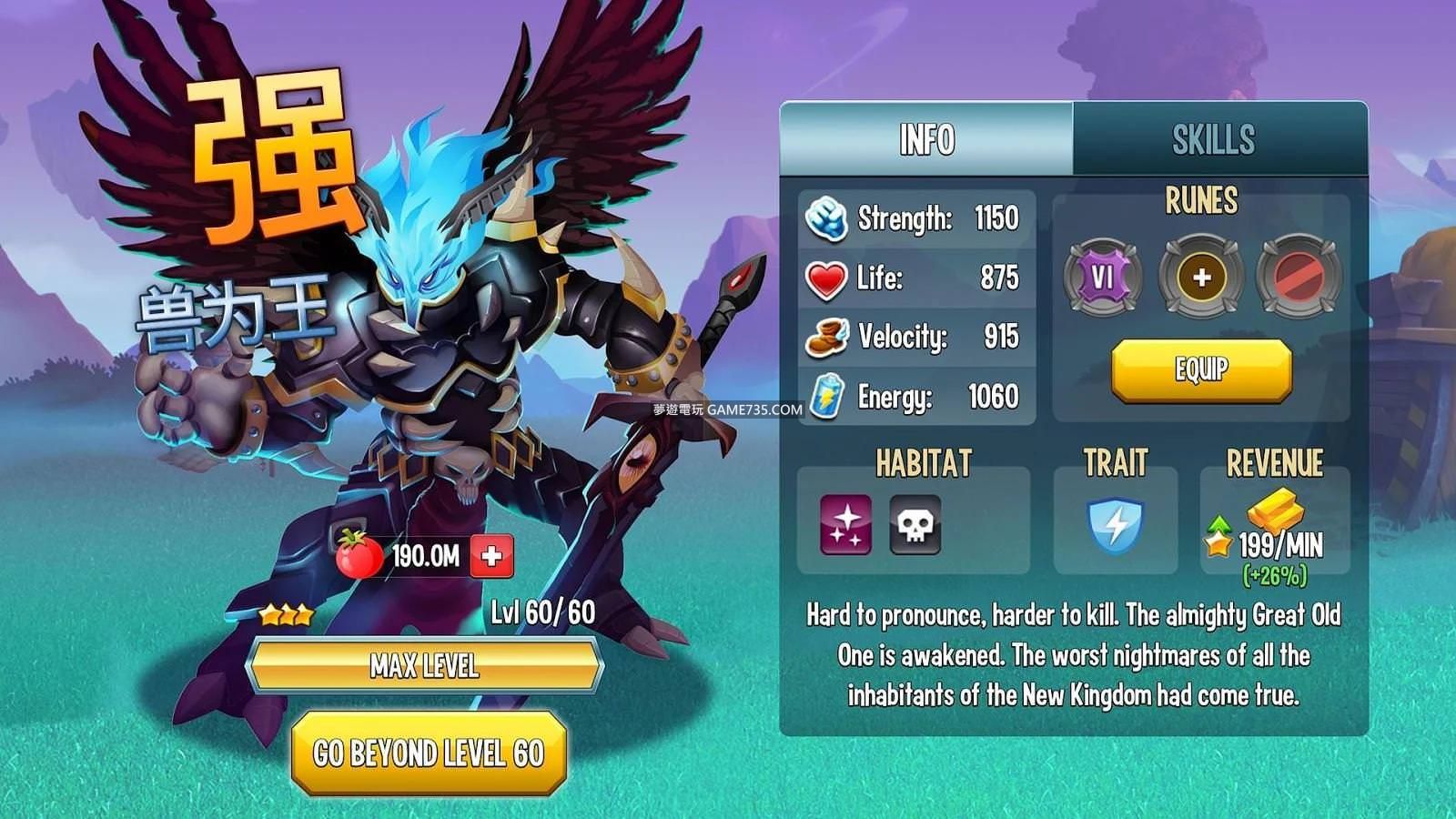Viewport: 1456px width, 819px height.
Task: Inspect the lightning shield trait icon
Action: pyautogui.click(x=1115, y=525)
